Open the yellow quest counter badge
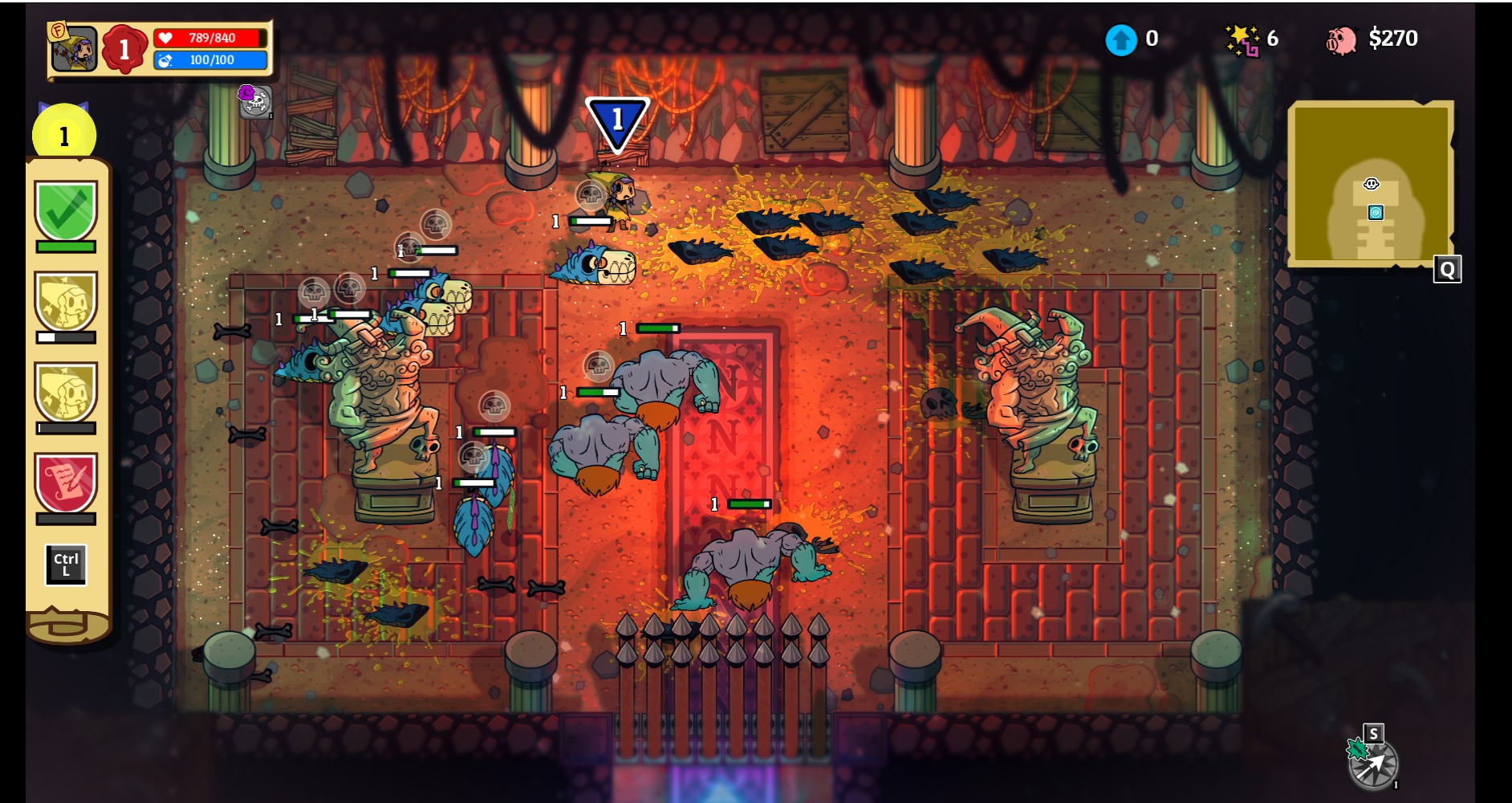 pos(64,135)
